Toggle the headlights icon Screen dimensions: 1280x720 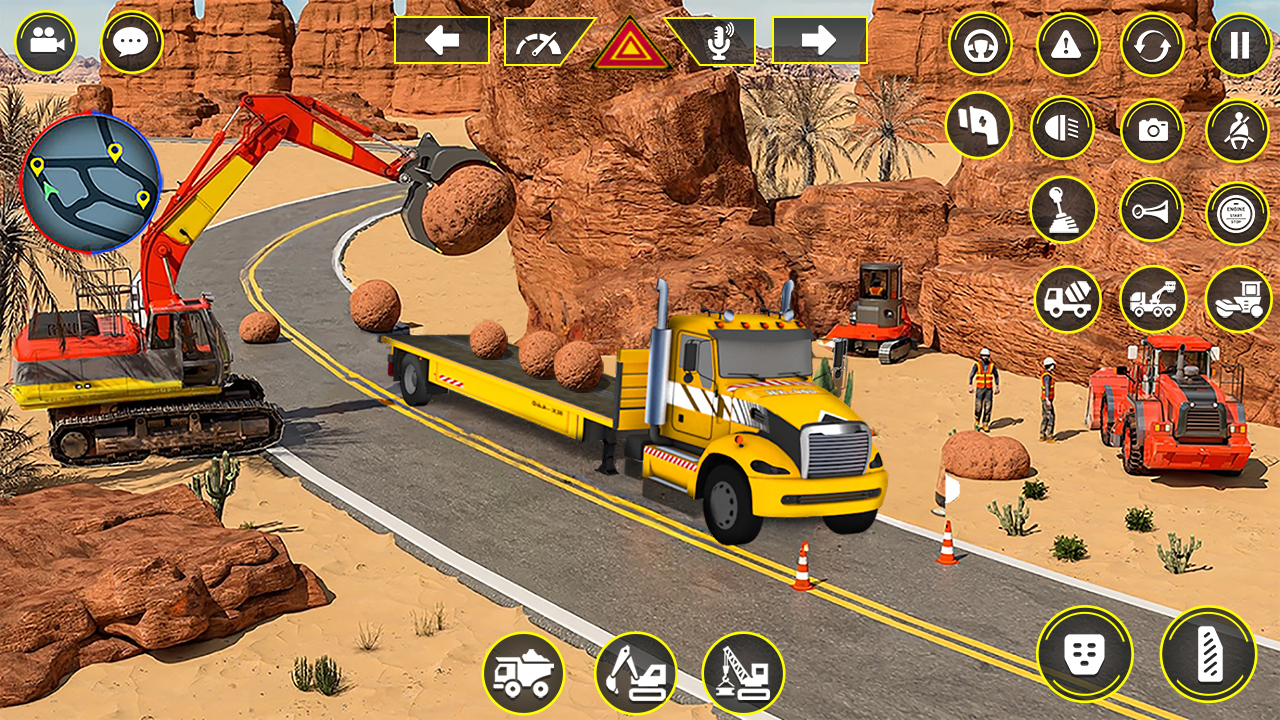point(1062,128)
